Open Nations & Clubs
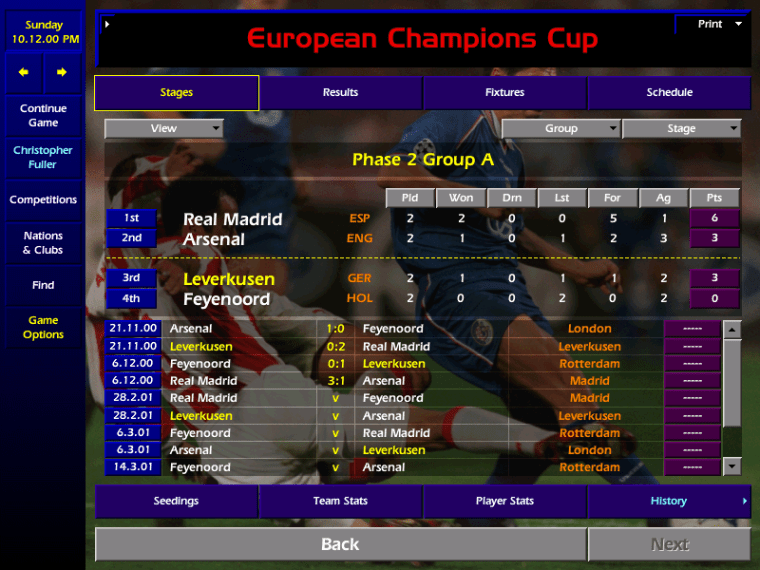Image resolution: width=760 pixels, height=570 pixels. [x=43, y=243]
